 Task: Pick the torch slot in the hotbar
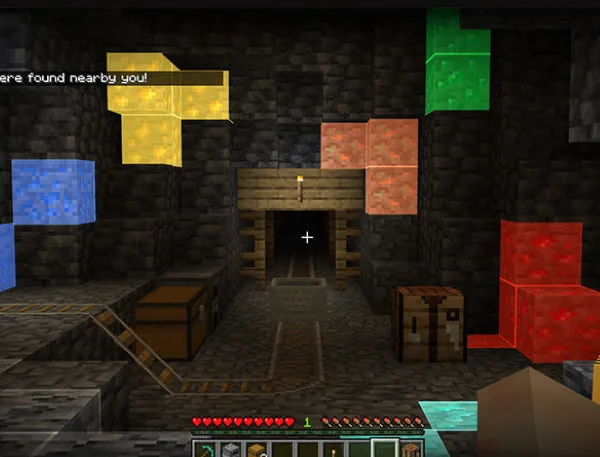[x=333, y=450]
